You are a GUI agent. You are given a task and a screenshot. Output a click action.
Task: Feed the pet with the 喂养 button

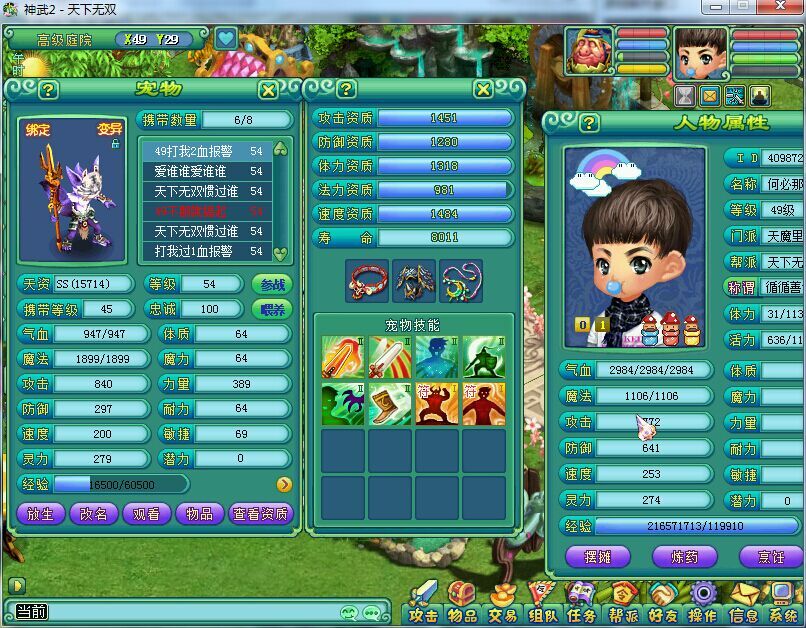[271, 310]
